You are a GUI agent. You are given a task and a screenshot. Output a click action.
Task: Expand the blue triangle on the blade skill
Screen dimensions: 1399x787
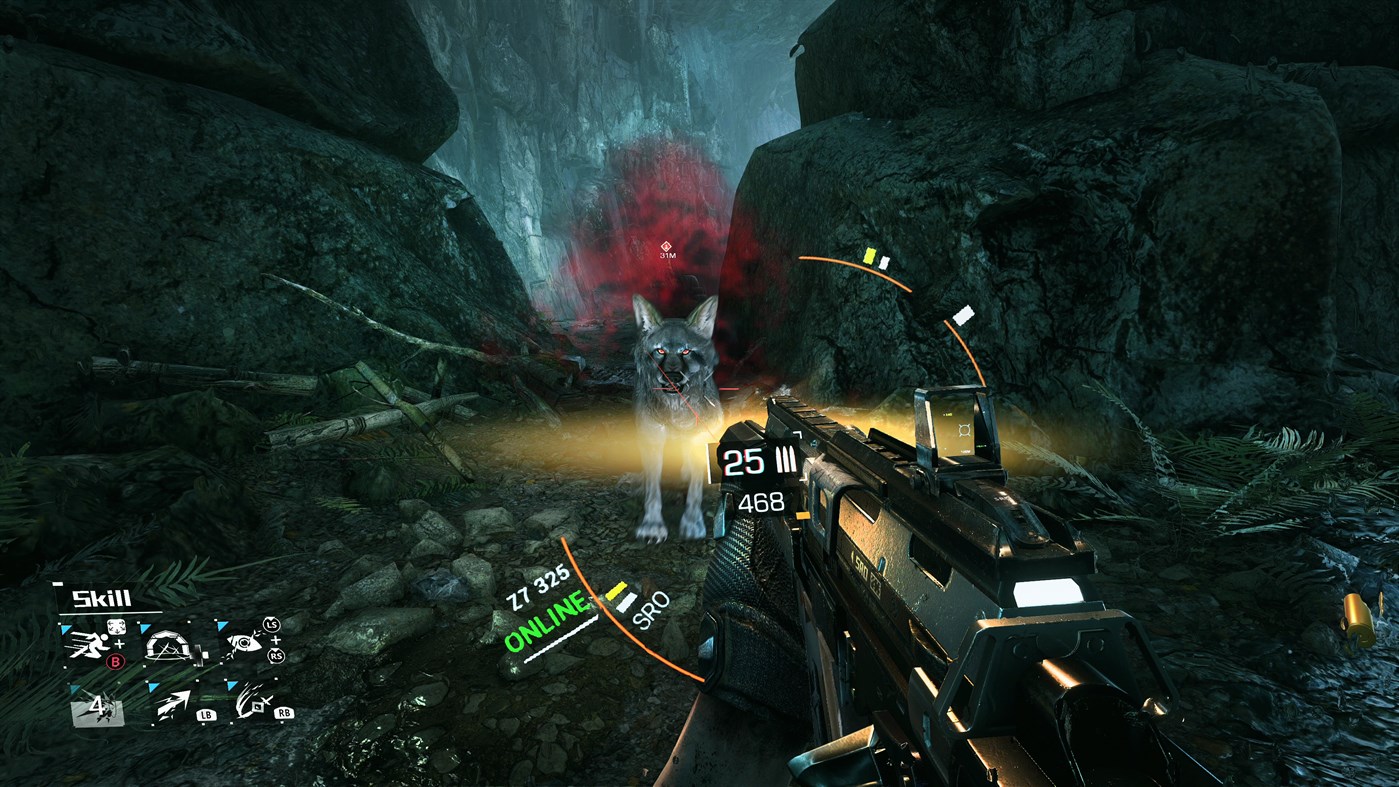(x=231, y=685)
